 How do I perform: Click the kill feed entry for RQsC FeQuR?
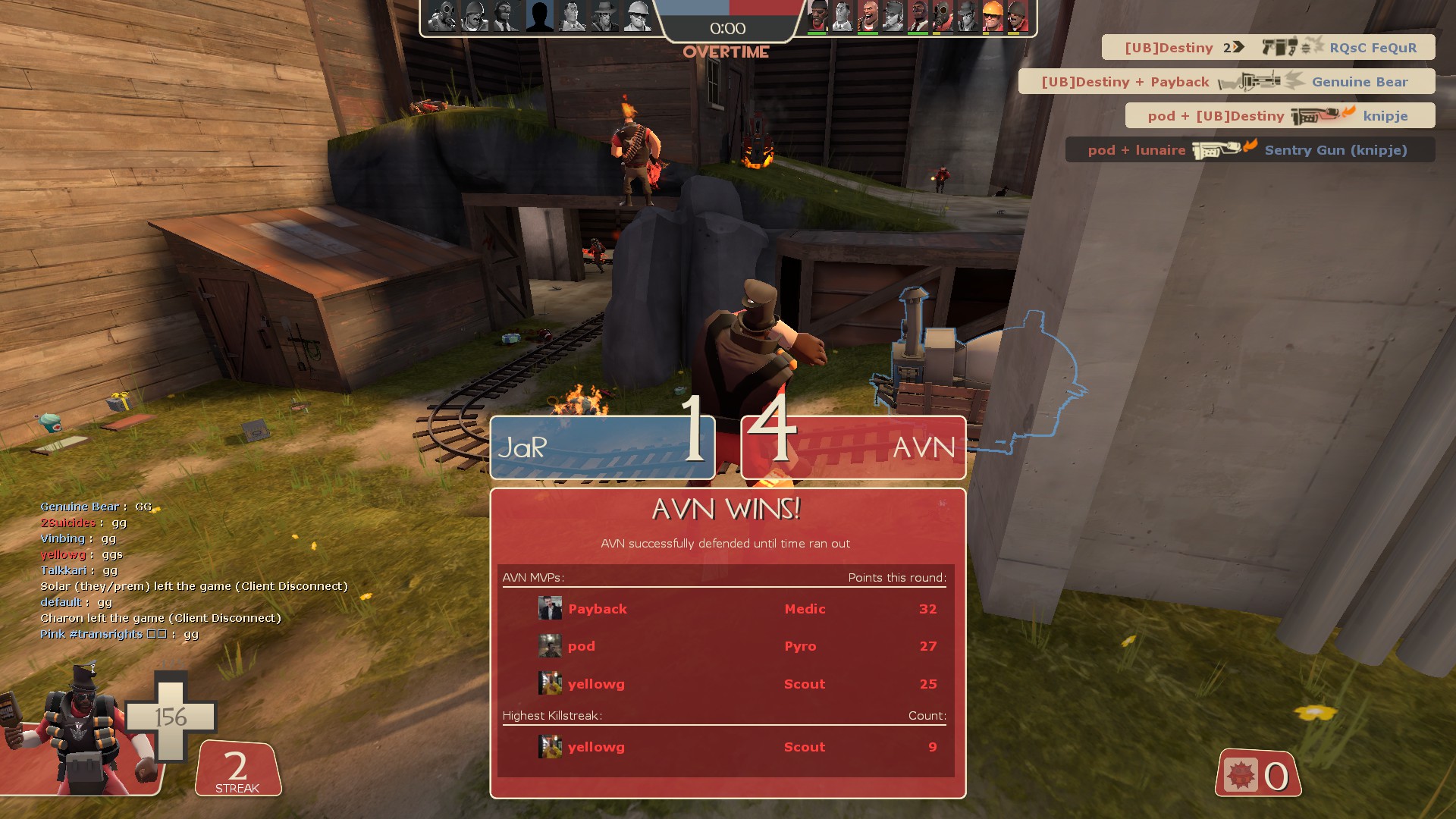[x=1268, y=47]
